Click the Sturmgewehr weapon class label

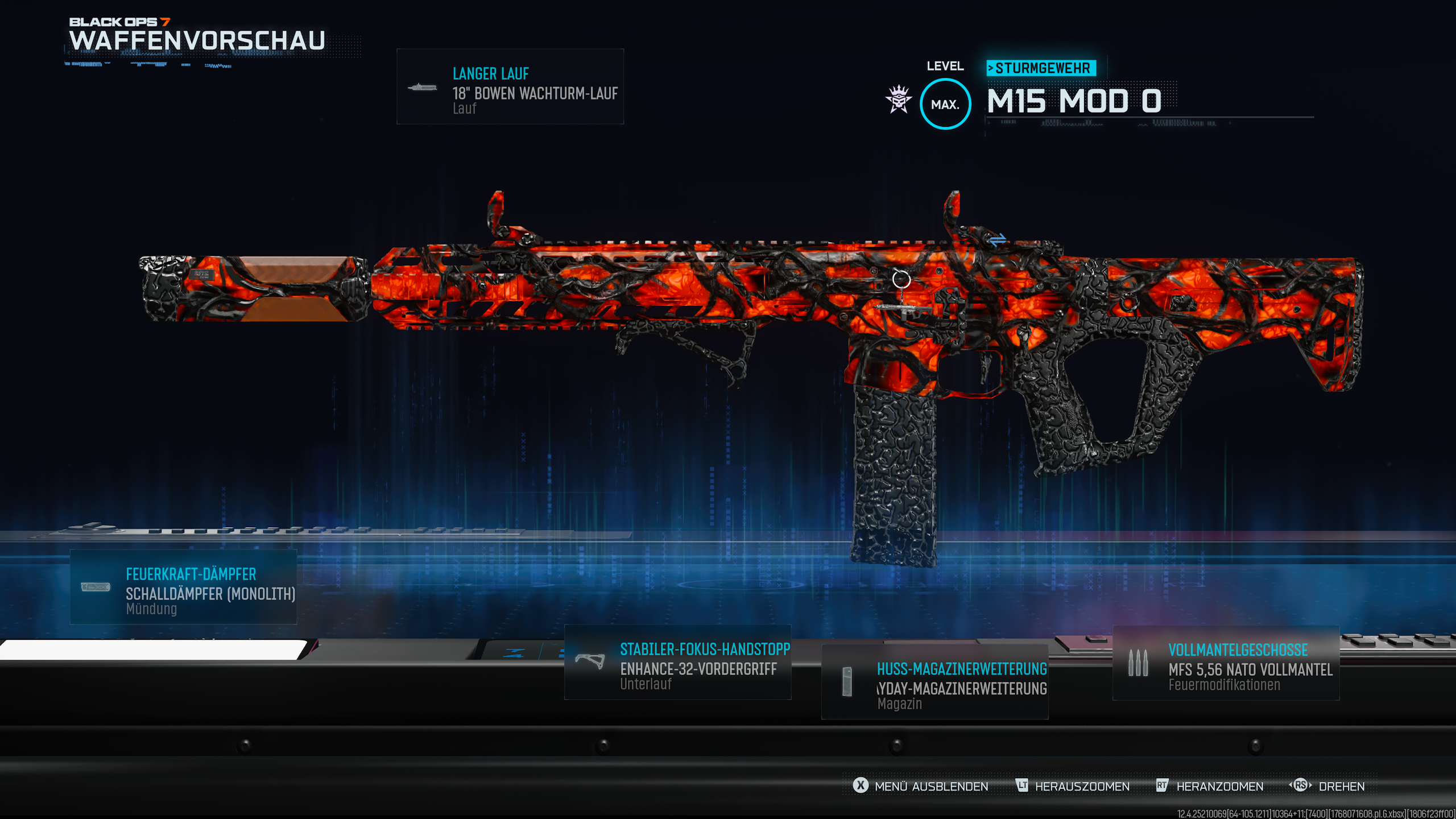[x=1041, y=68]
